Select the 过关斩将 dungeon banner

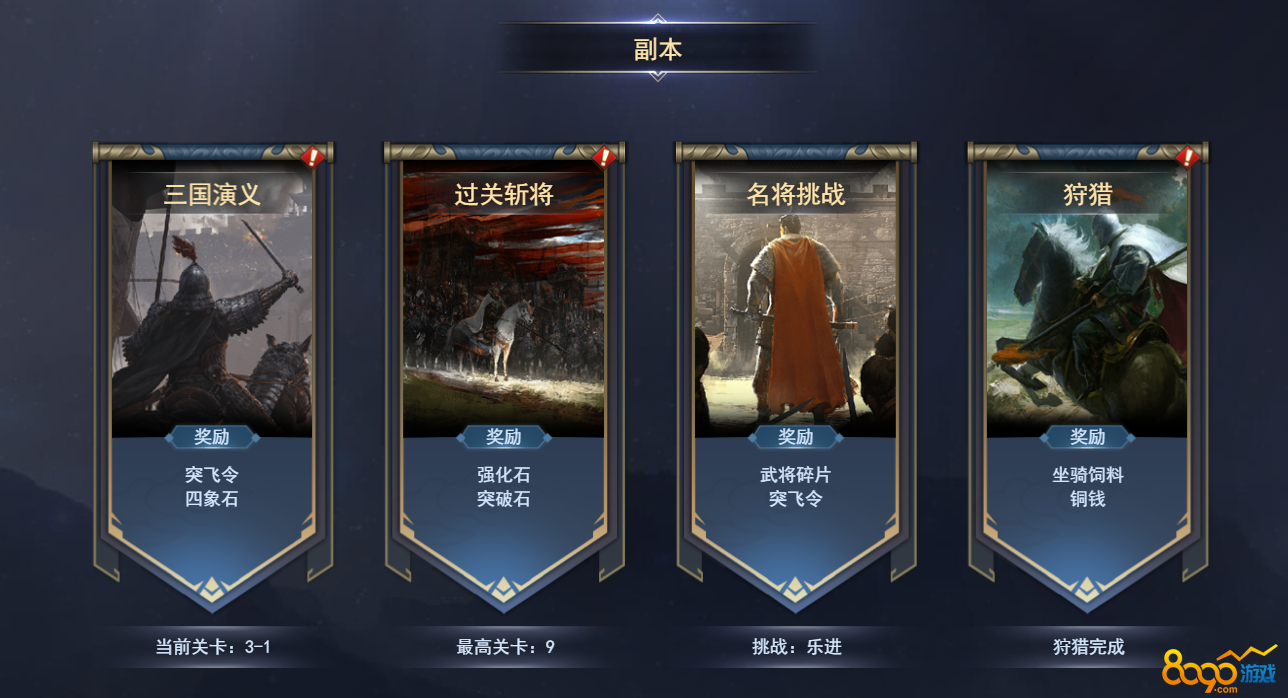tap(504, 360)
